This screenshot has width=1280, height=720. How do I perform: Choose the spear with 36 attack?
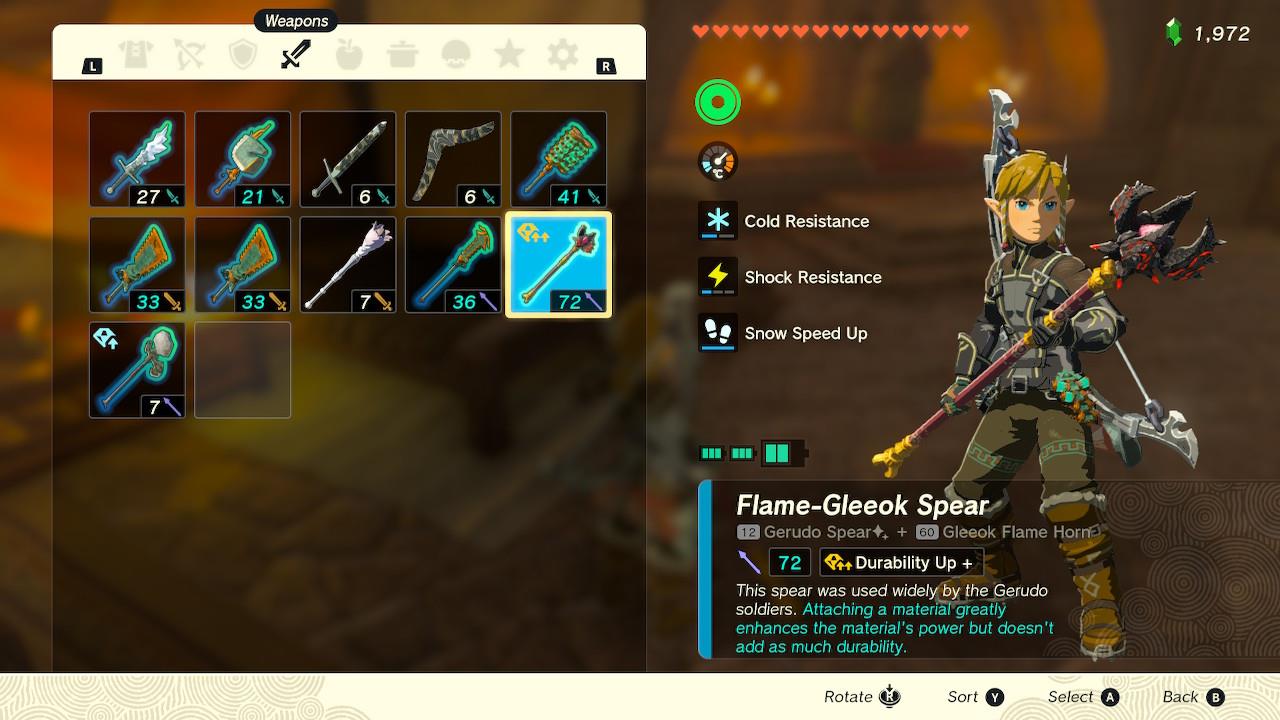pyautogui.click(x=453, y=265)
